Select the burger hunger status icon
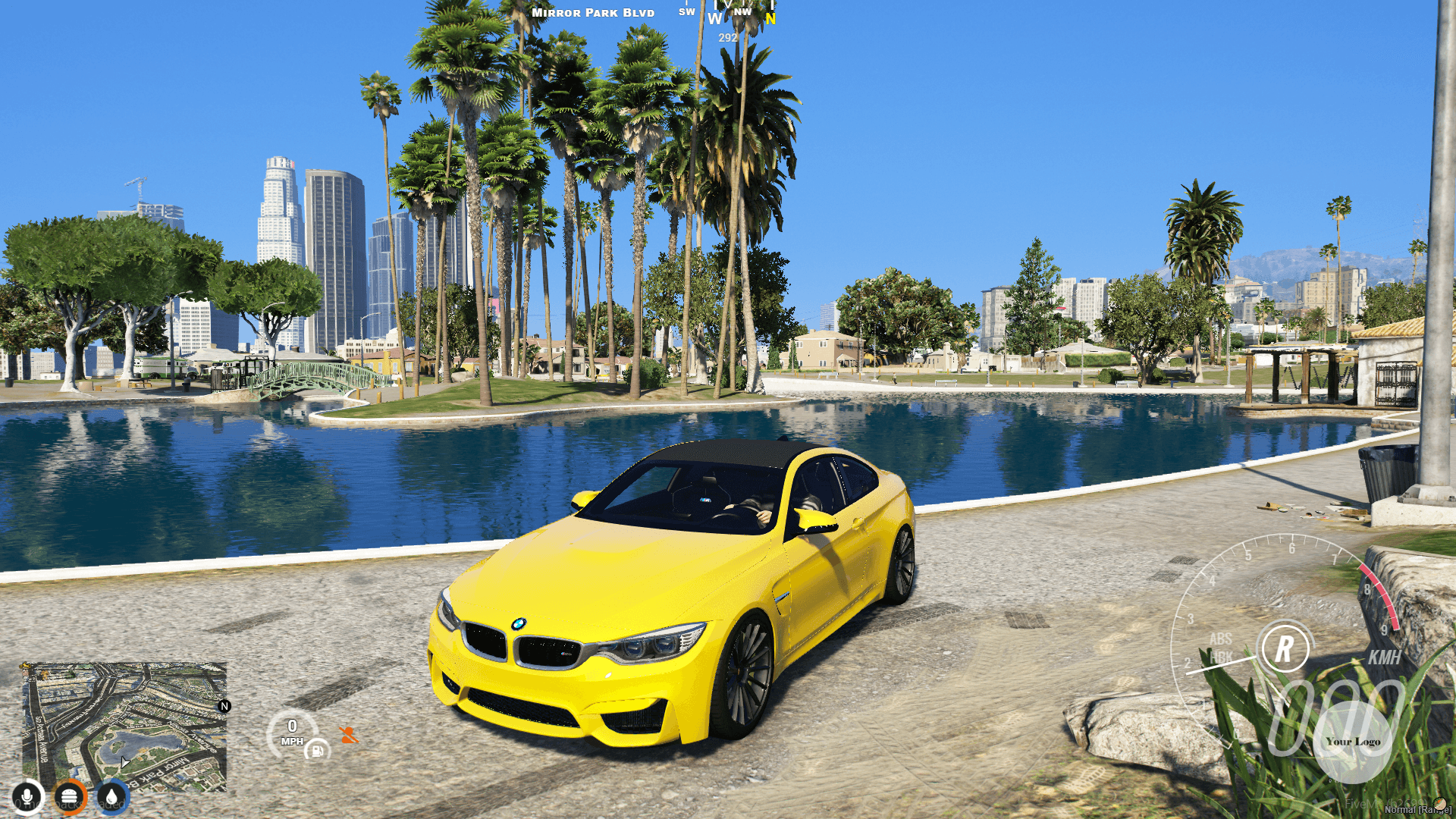The height and width of the screenshot is (819, 1456). tap(68, 796)
